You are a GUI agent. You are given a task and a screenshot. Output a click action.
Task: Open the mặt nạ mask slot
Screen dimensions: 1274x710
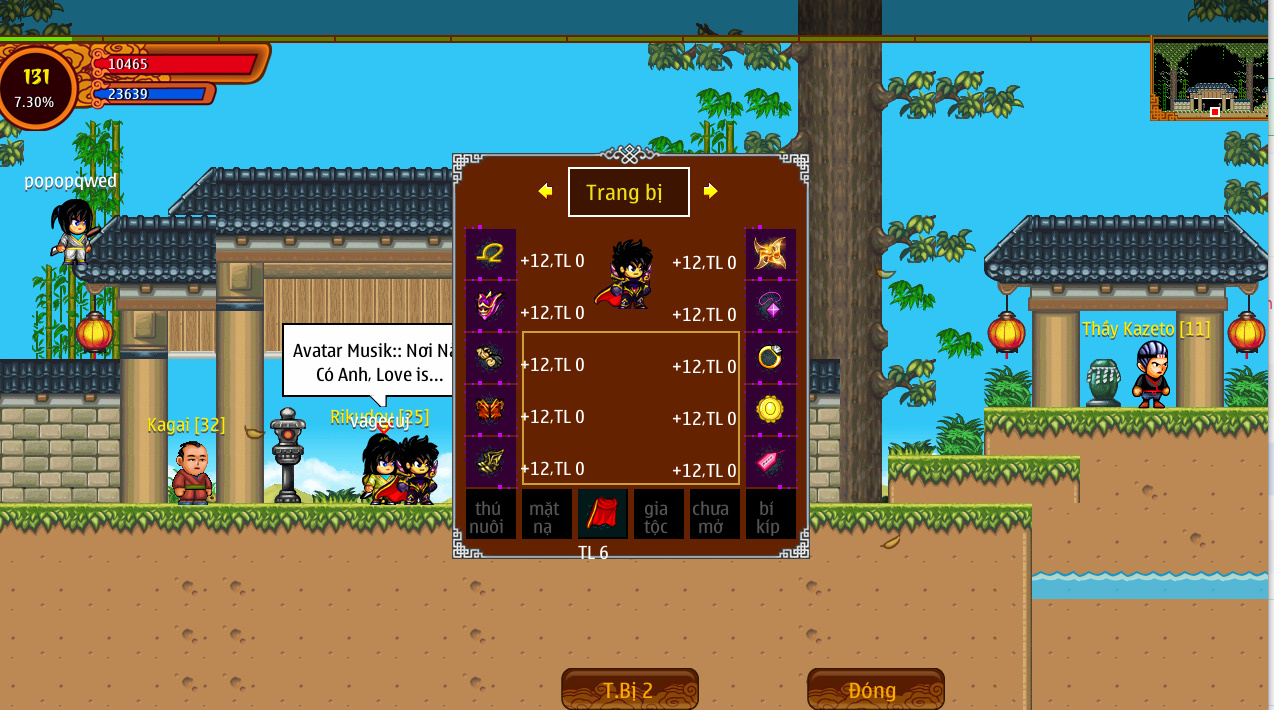pos(547,515)
